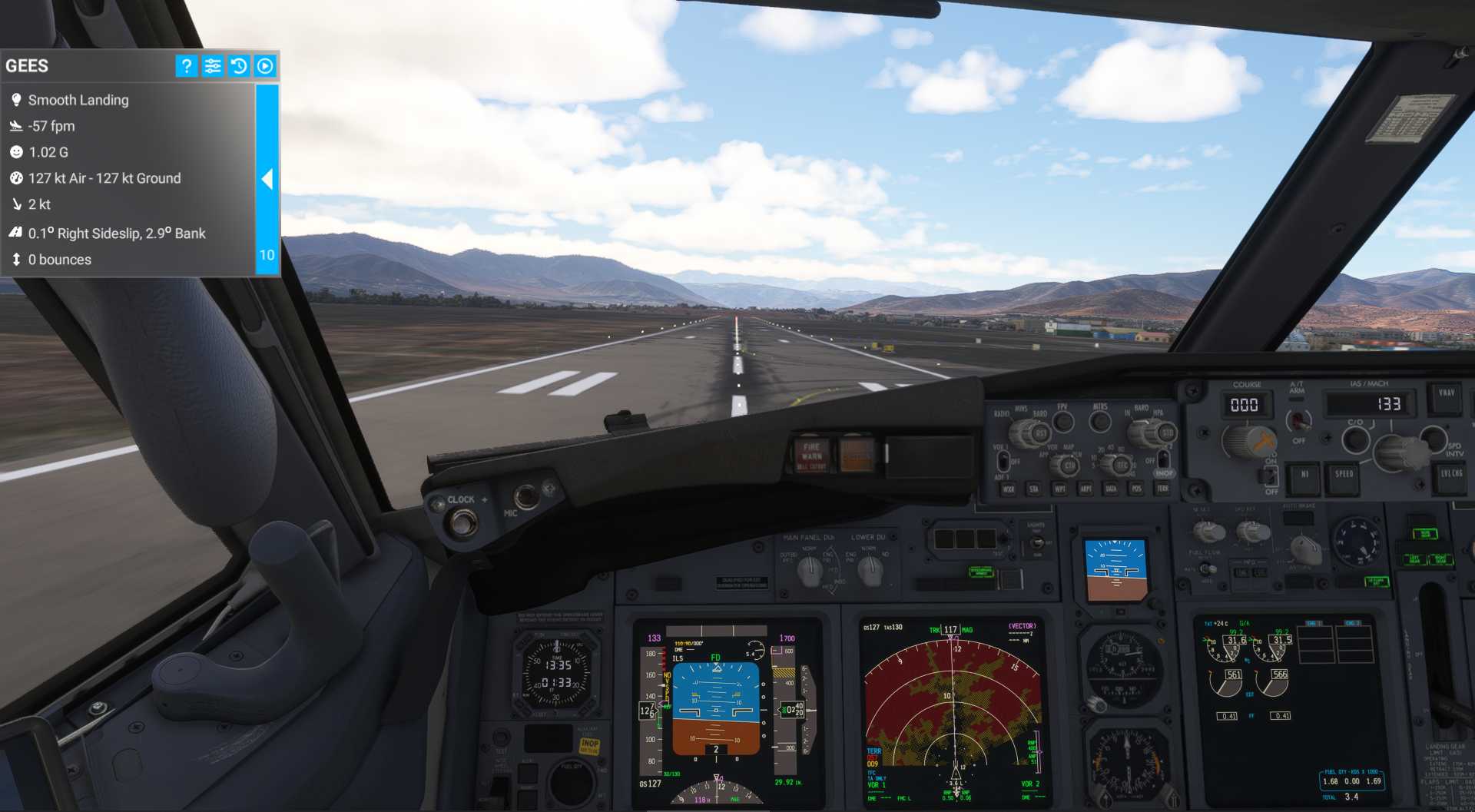Click the replay history icon on GEES panel
Screen dimensions: 1475x812
tap(239, 66)
